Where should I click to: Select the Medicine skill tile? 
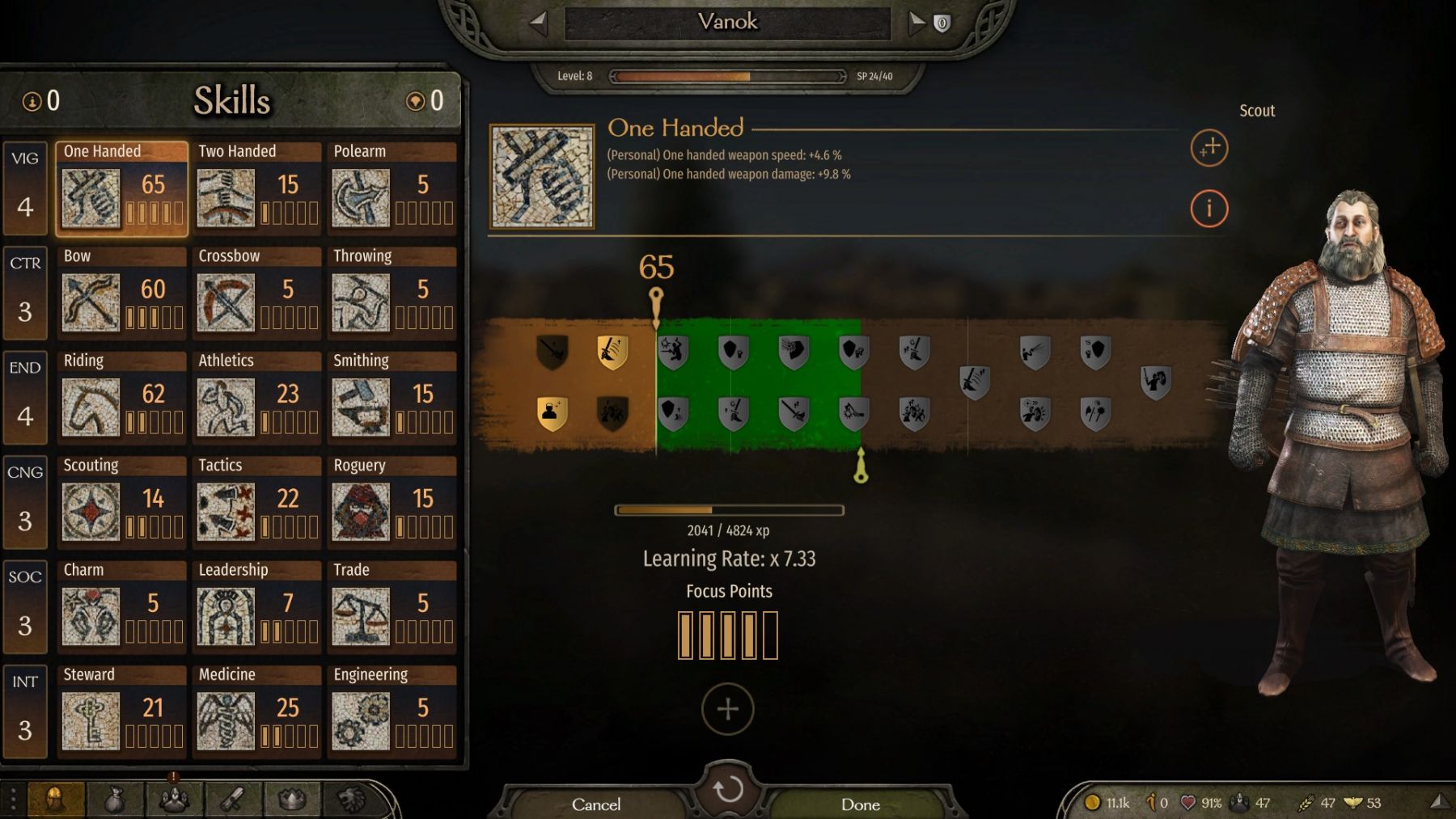coord(257,712)
